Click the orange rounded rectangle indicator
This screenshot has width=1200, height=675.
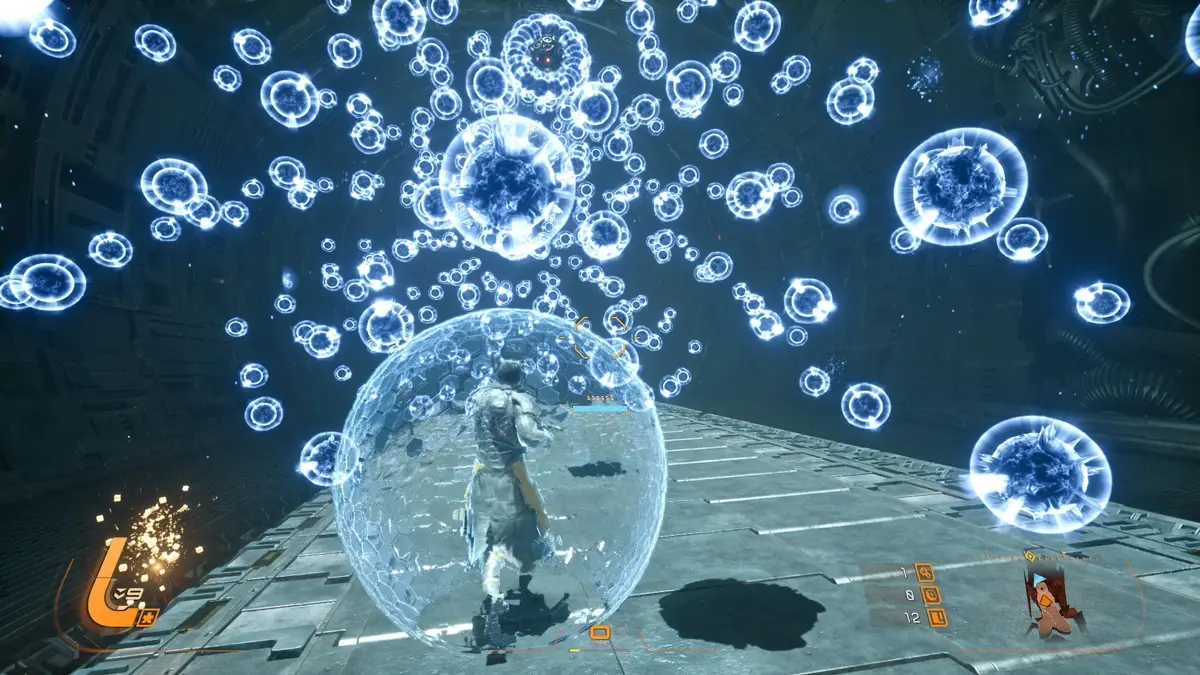(x=600, y=632)
